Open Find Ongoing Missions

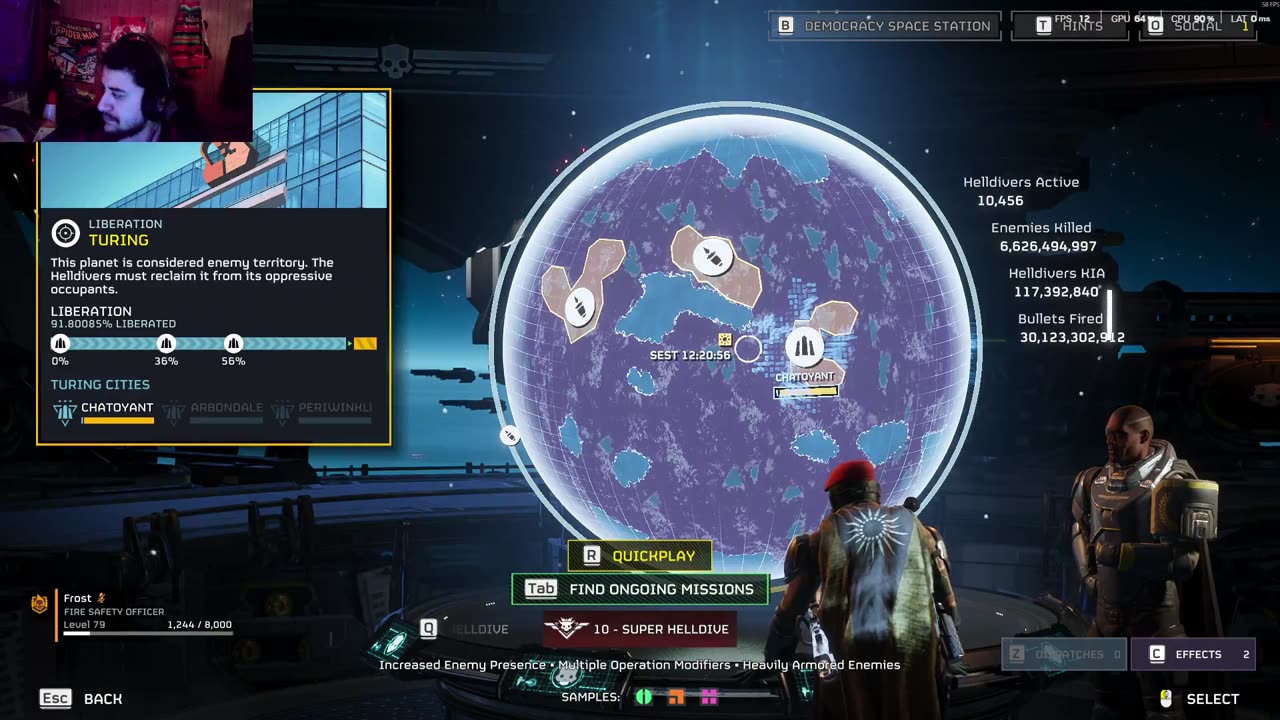pos(640,589)
